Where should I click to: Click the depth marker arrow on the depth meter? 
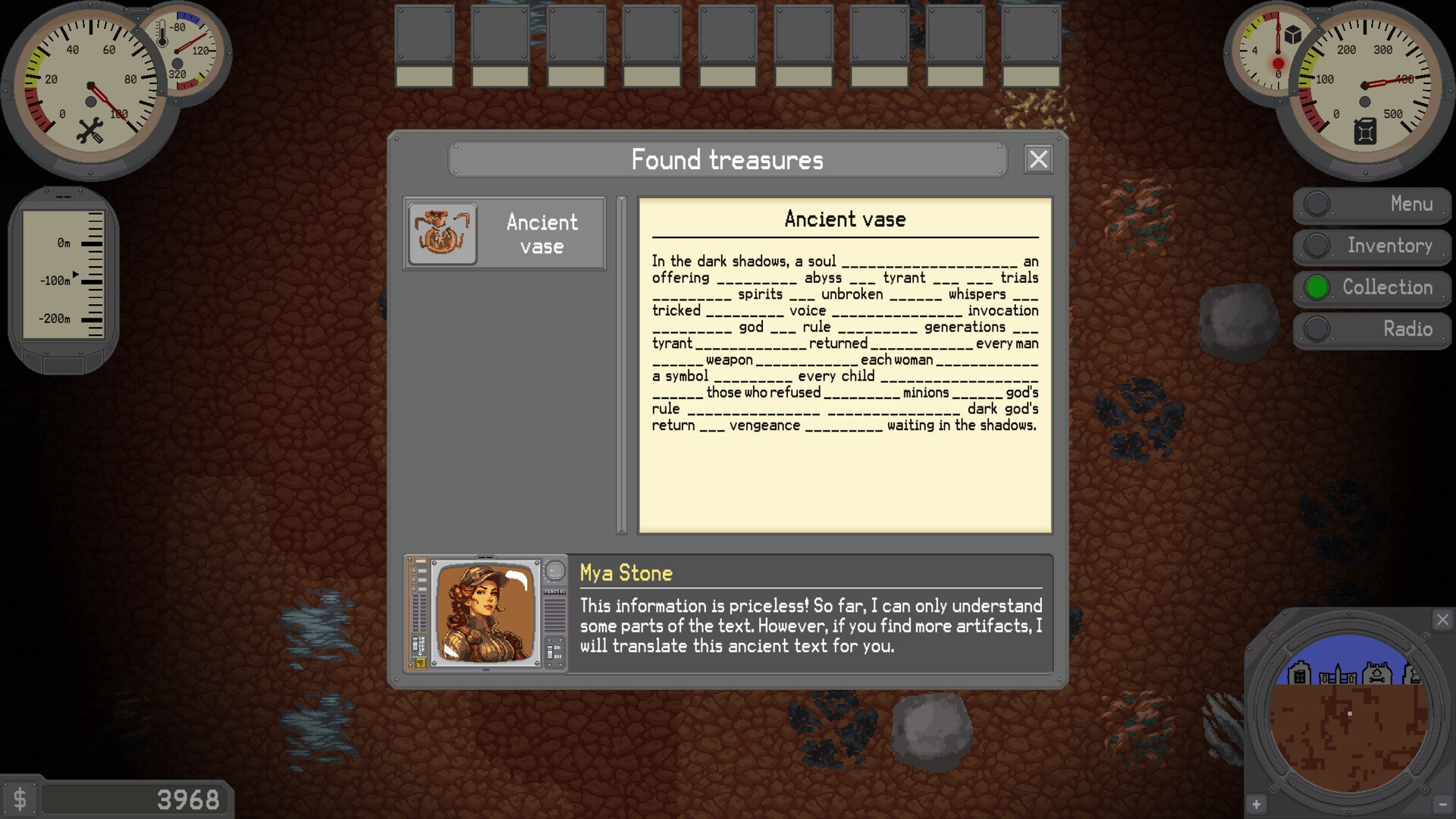[x=77, y=275]
